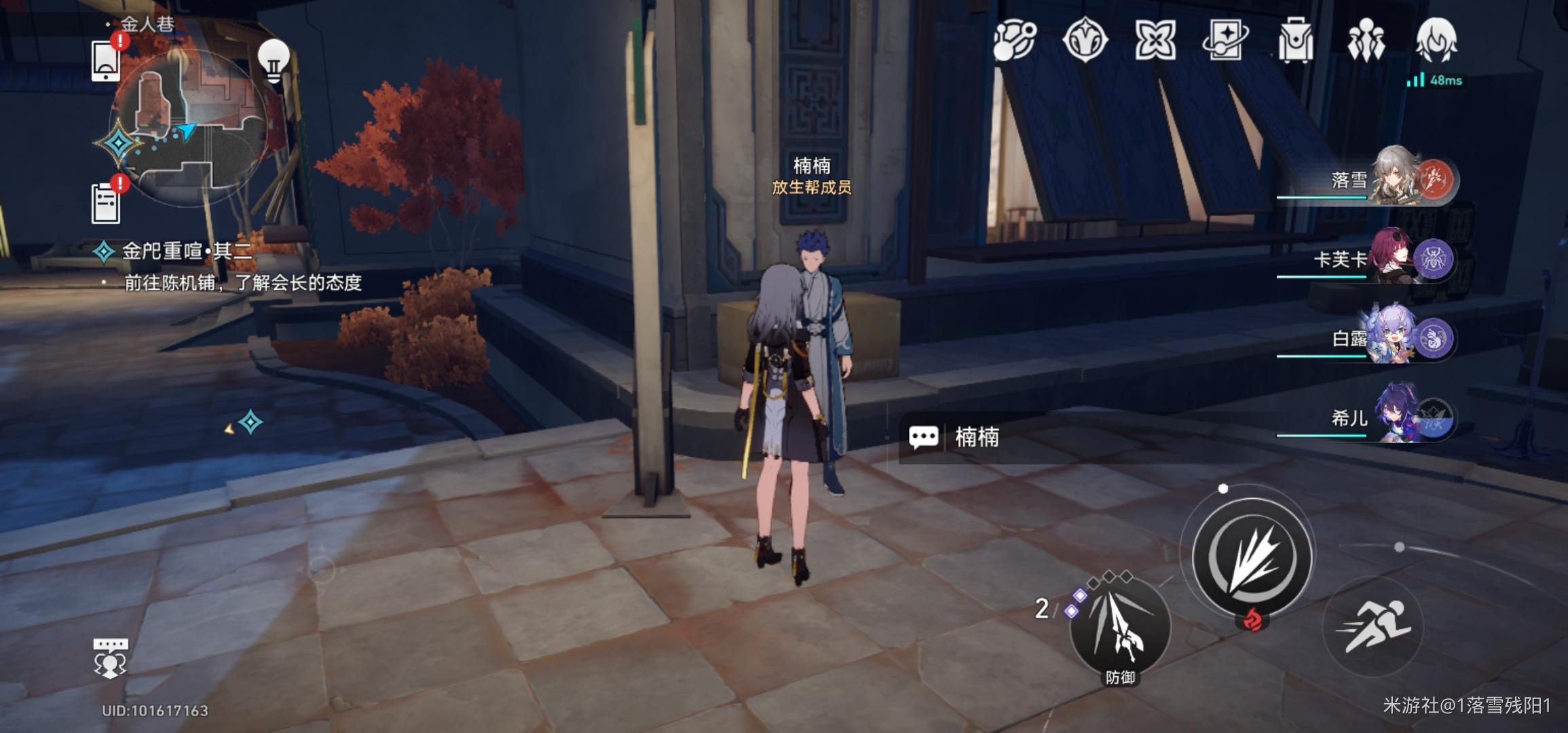Image resolution: width=1568 pixels, height=733 pixels.
Task: Open the team setup icon
Action: [x=1366, y=41]
